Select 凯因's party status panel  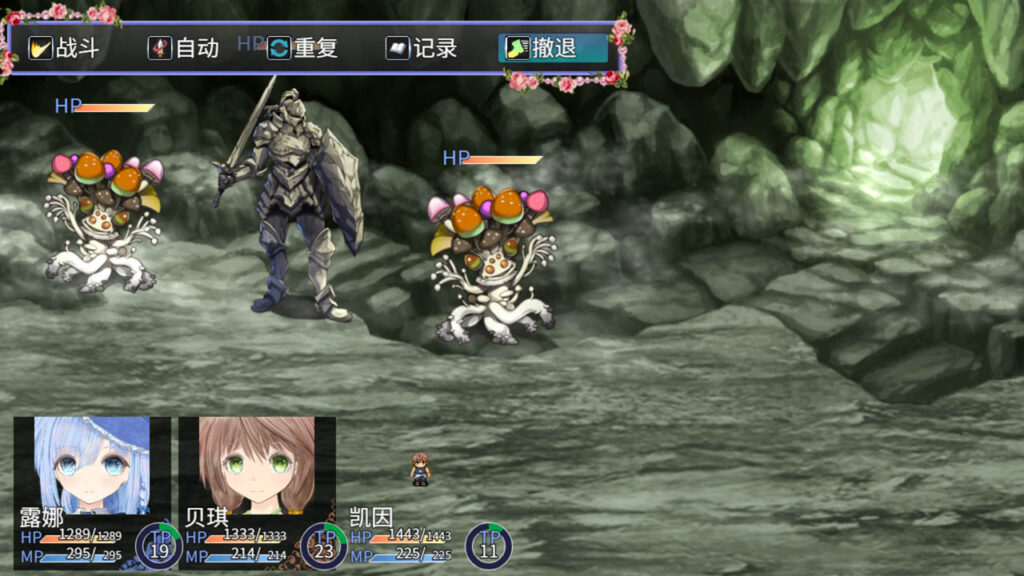click(x=420, y=535)
